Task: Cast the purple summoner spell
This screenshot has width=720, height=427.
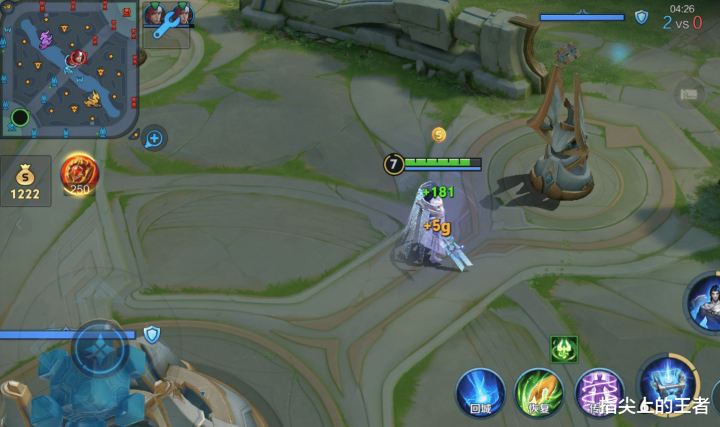Action: click(598, 391)
